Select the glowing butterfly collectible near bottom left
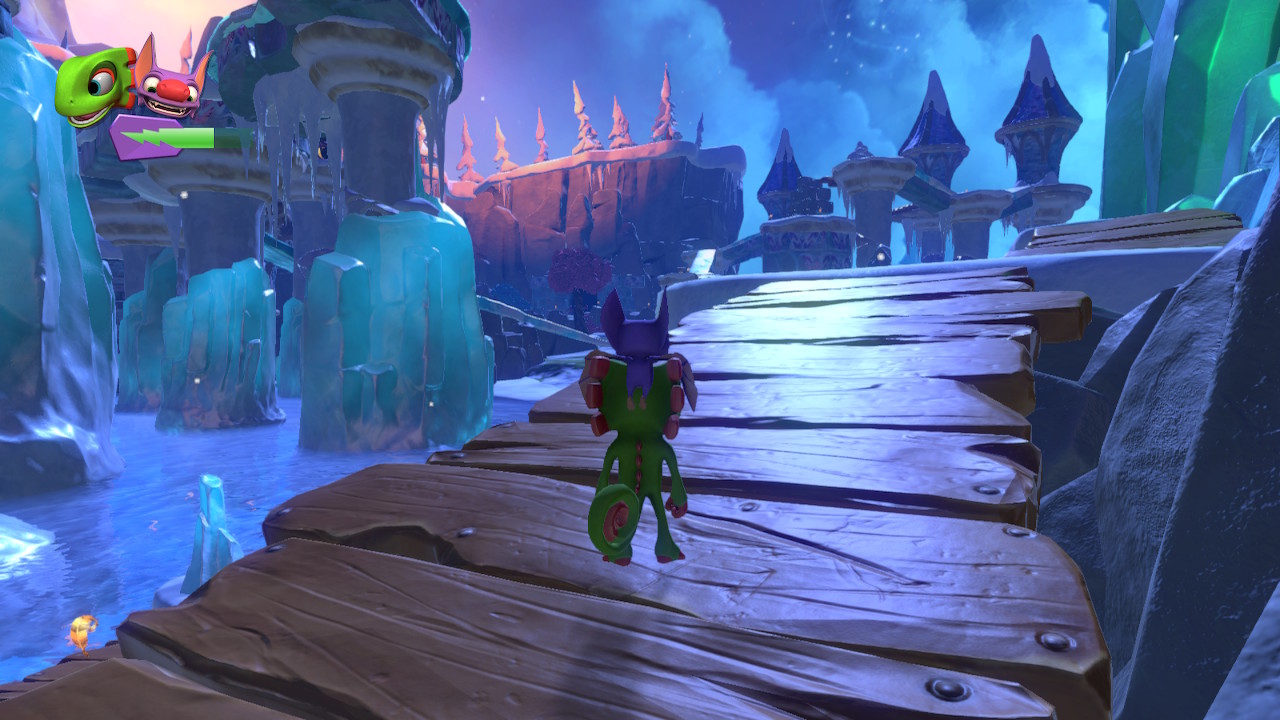Screen dimensions: 1280x720 click(84, 628)
